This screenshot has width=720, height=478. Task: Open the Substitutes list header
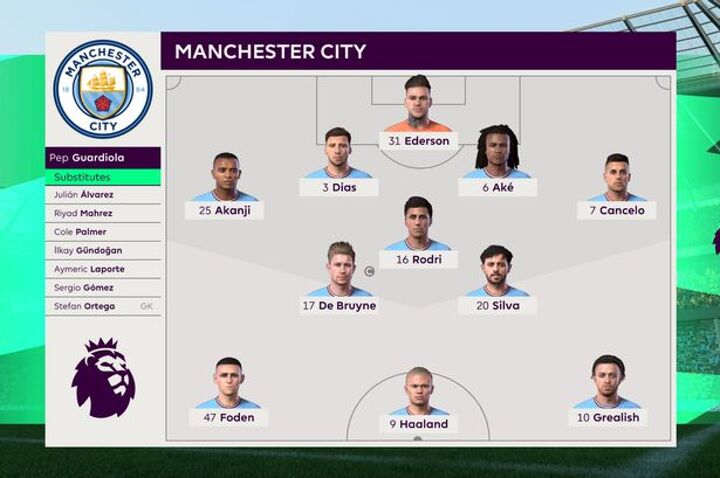click(103, 177)
